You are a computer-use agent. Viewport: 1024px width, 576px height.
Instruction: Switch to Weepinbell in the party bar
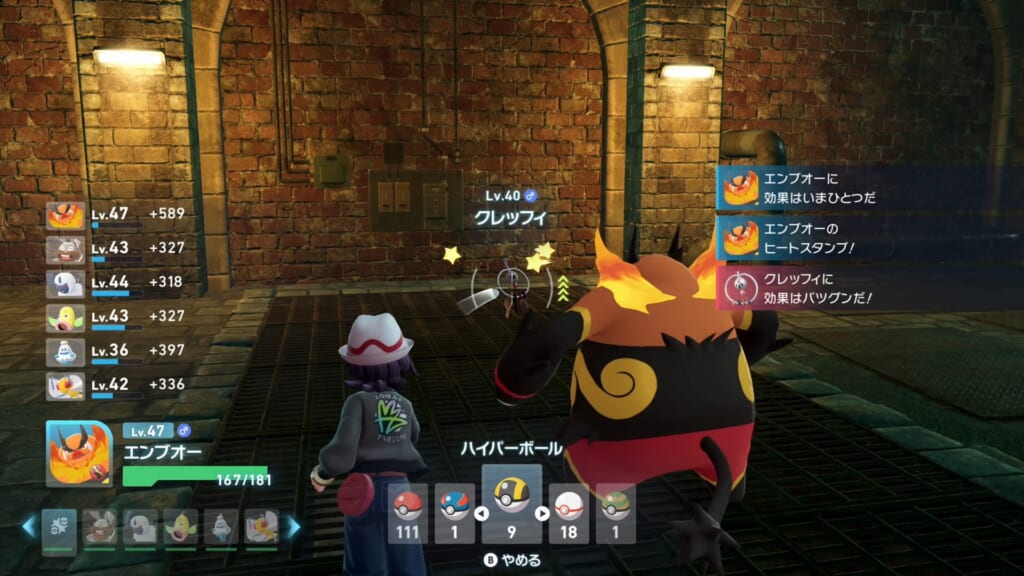[x=178, y=527]
